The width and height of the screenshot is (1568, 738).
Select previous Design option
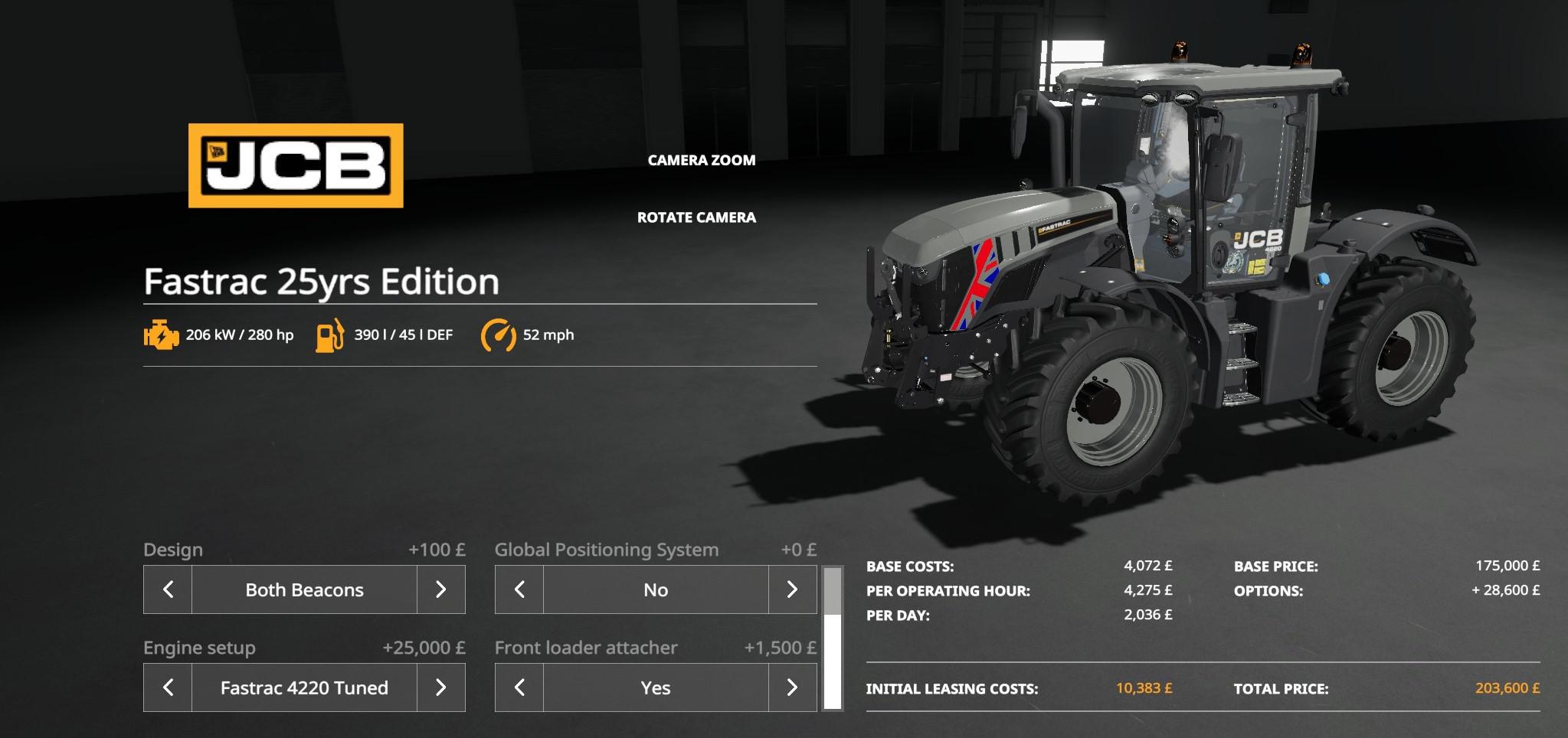click(x=168, y=589)
